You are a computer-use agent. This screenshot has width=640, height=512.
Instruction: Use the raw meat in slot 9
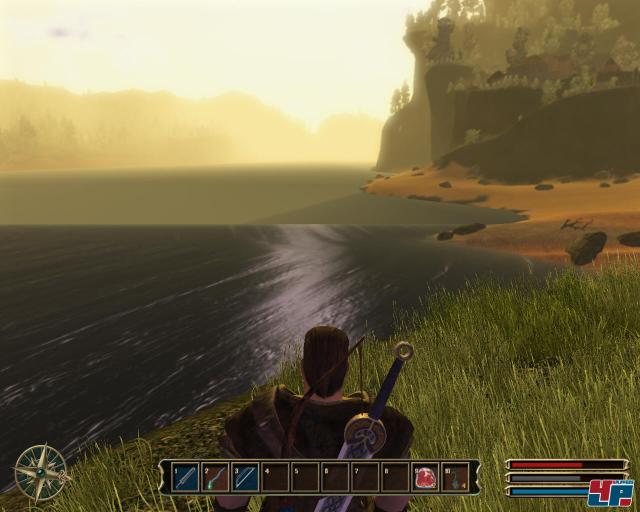[426, 477]
